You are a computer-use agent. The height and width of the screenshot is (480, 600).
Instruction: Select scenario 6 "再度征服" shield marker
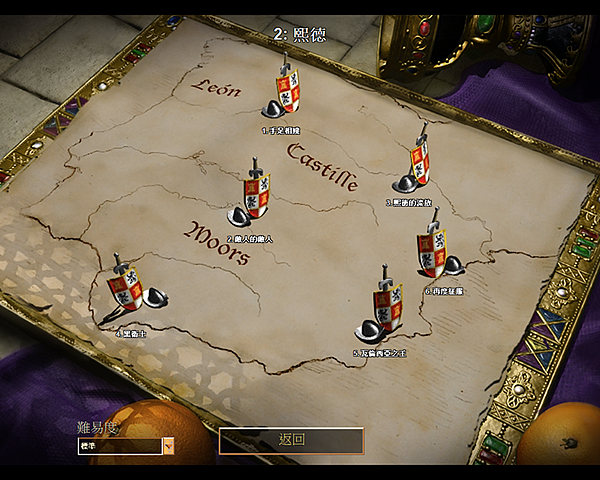[432, 254]
